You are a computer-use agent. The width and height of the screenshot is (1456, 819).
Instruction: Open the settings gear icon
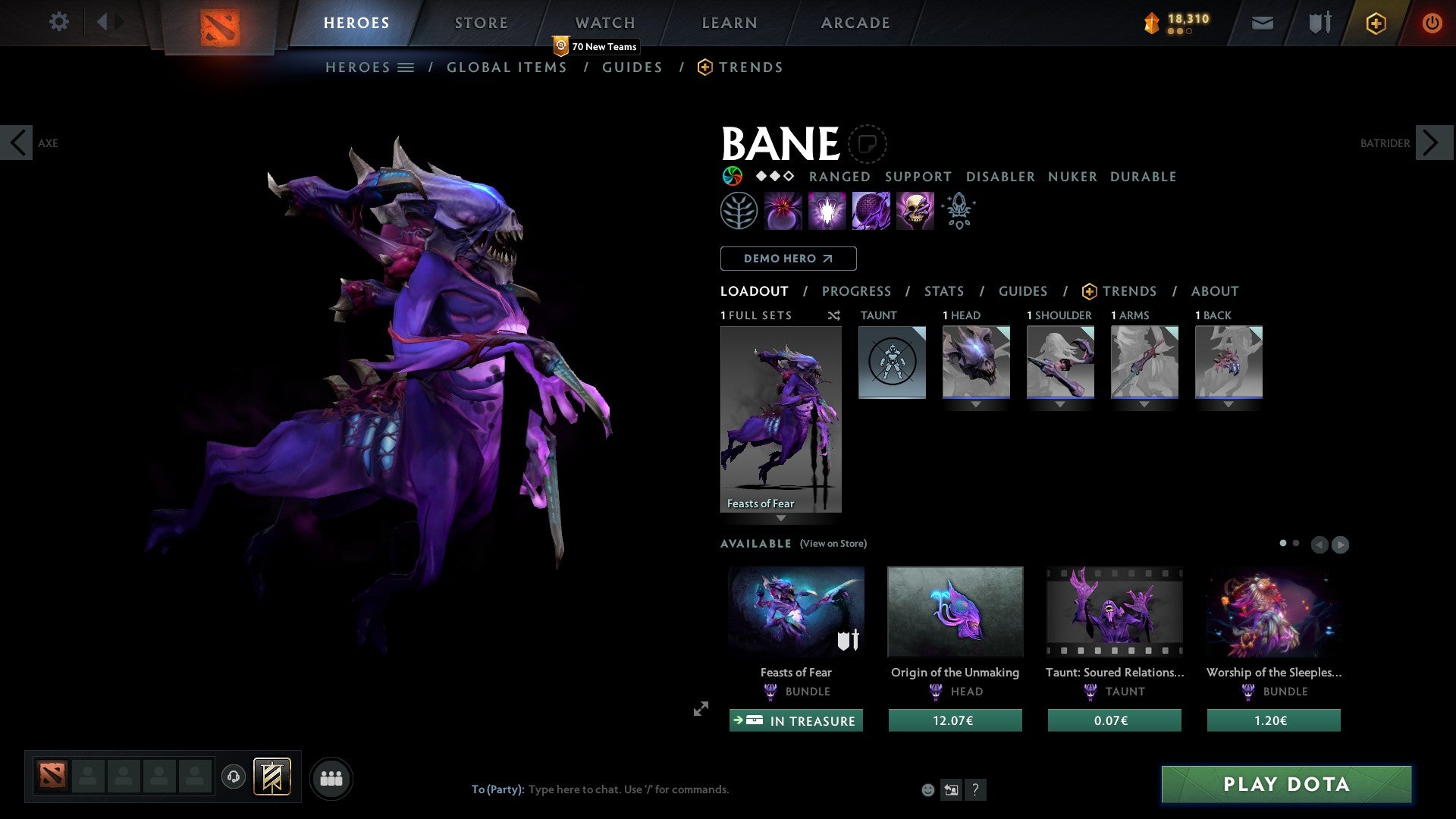tap(59, 22)
